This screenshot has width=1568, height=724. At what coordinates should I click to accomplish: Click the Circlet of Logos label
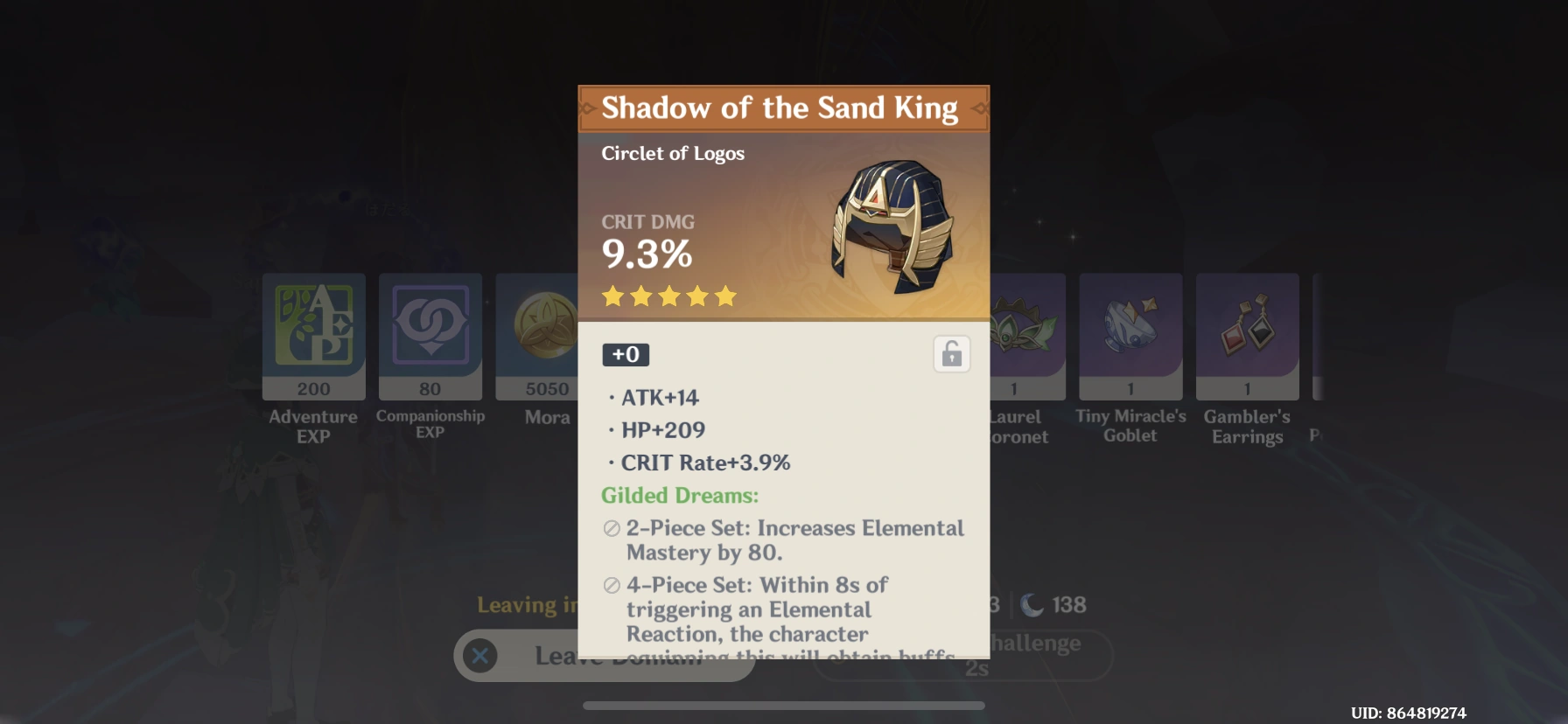tap(672, 153)
